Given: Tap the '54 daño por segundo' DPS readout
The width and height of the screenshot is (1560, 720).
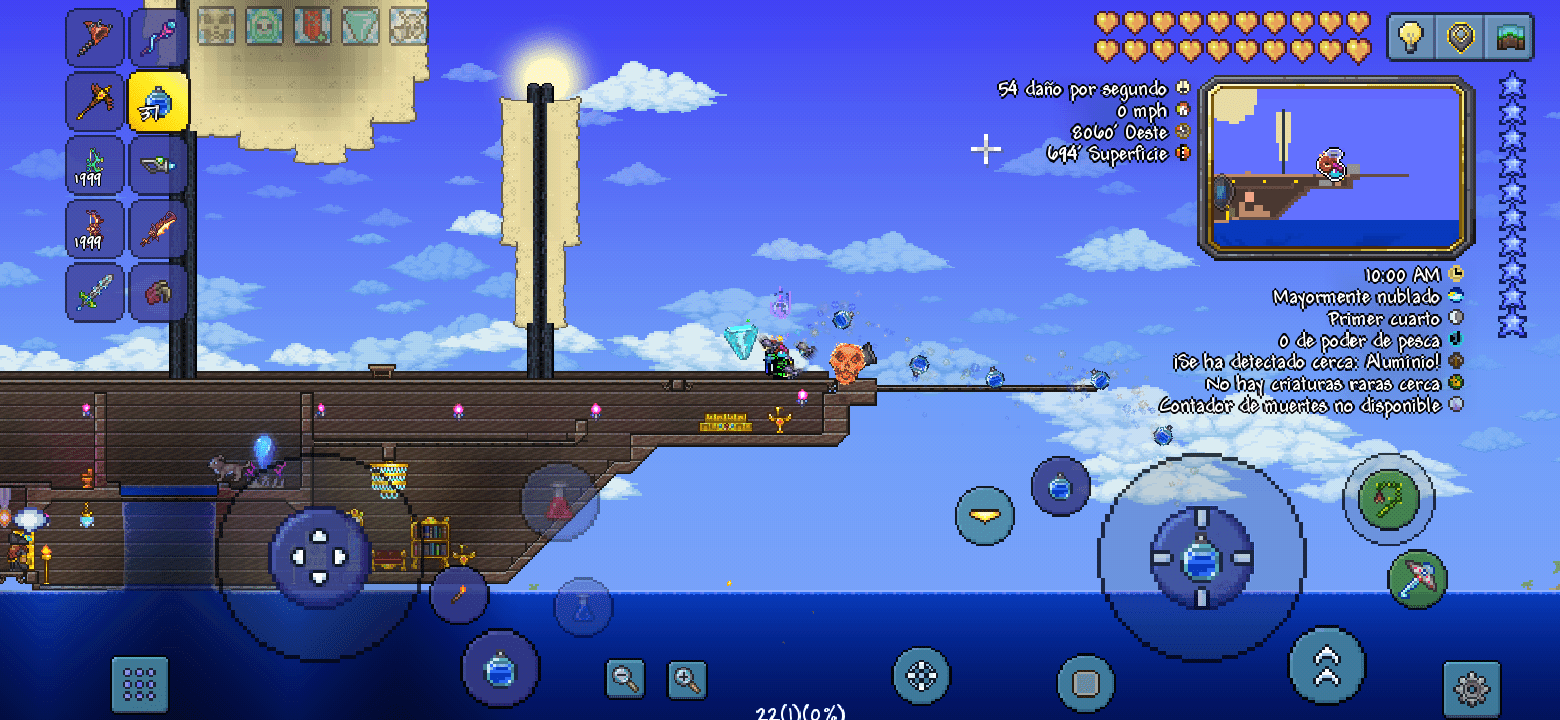Looking at the screenshot, I should 1085,88.
